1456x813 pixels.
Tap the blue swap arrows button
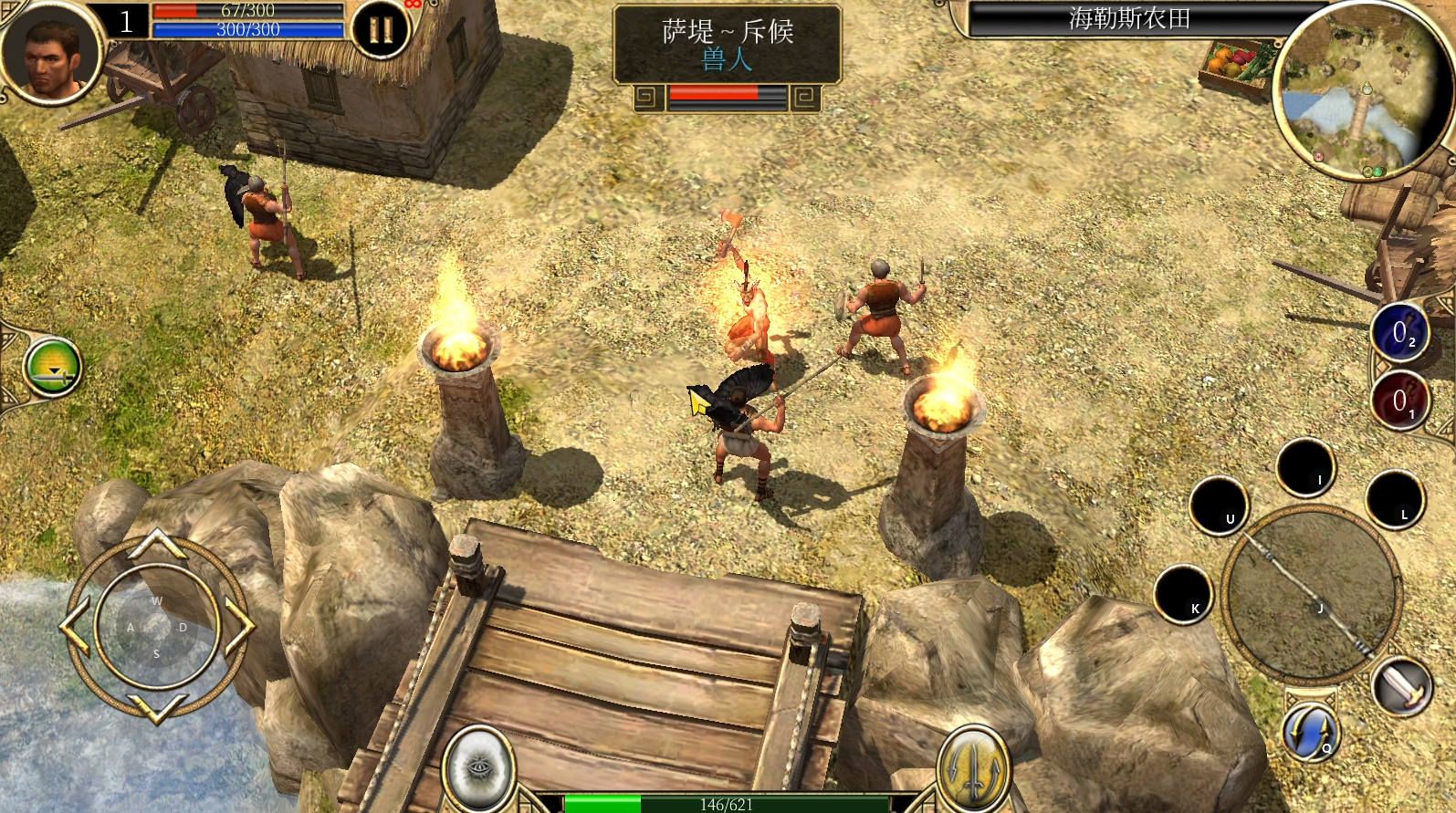click(1310, 733)
